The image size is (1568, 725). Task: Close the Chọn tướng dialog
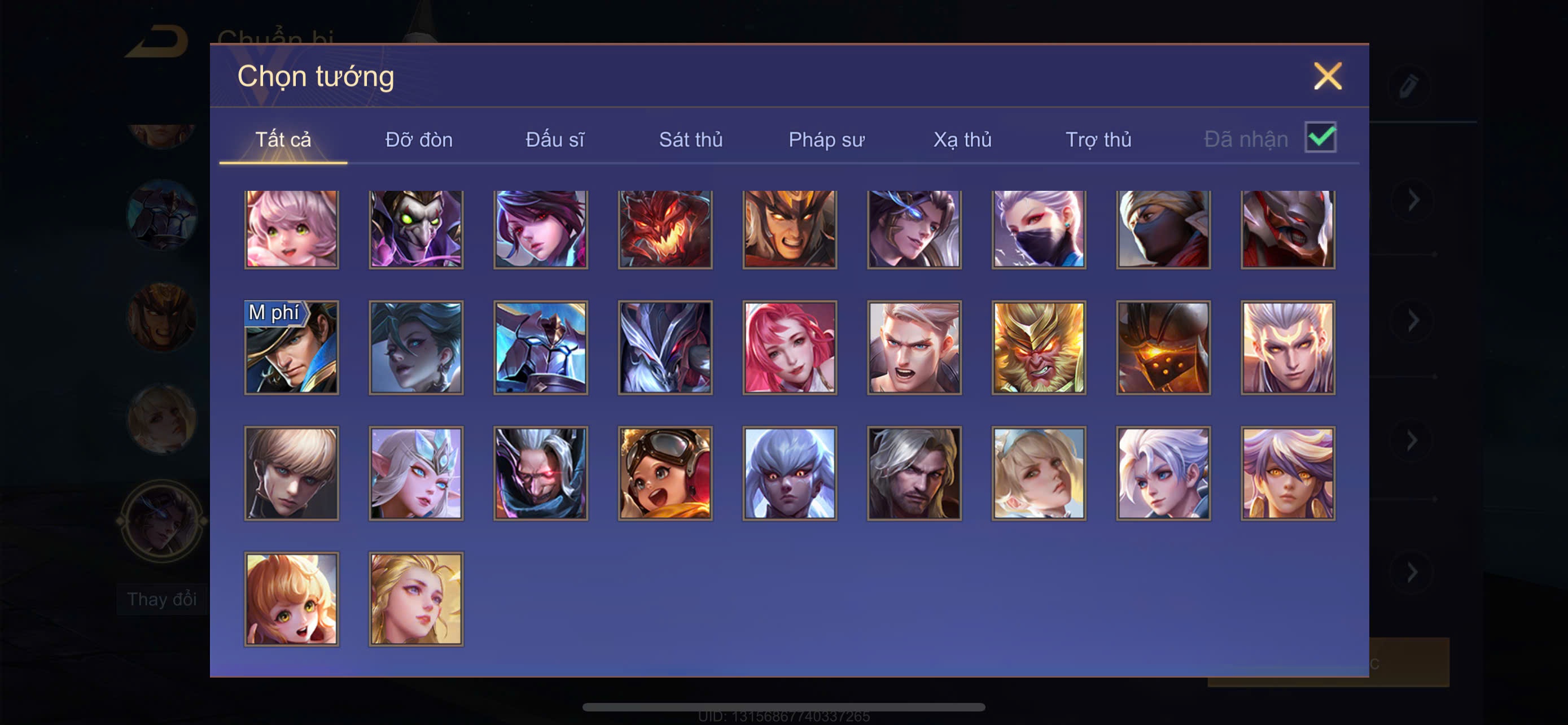tap(1327, 76)
